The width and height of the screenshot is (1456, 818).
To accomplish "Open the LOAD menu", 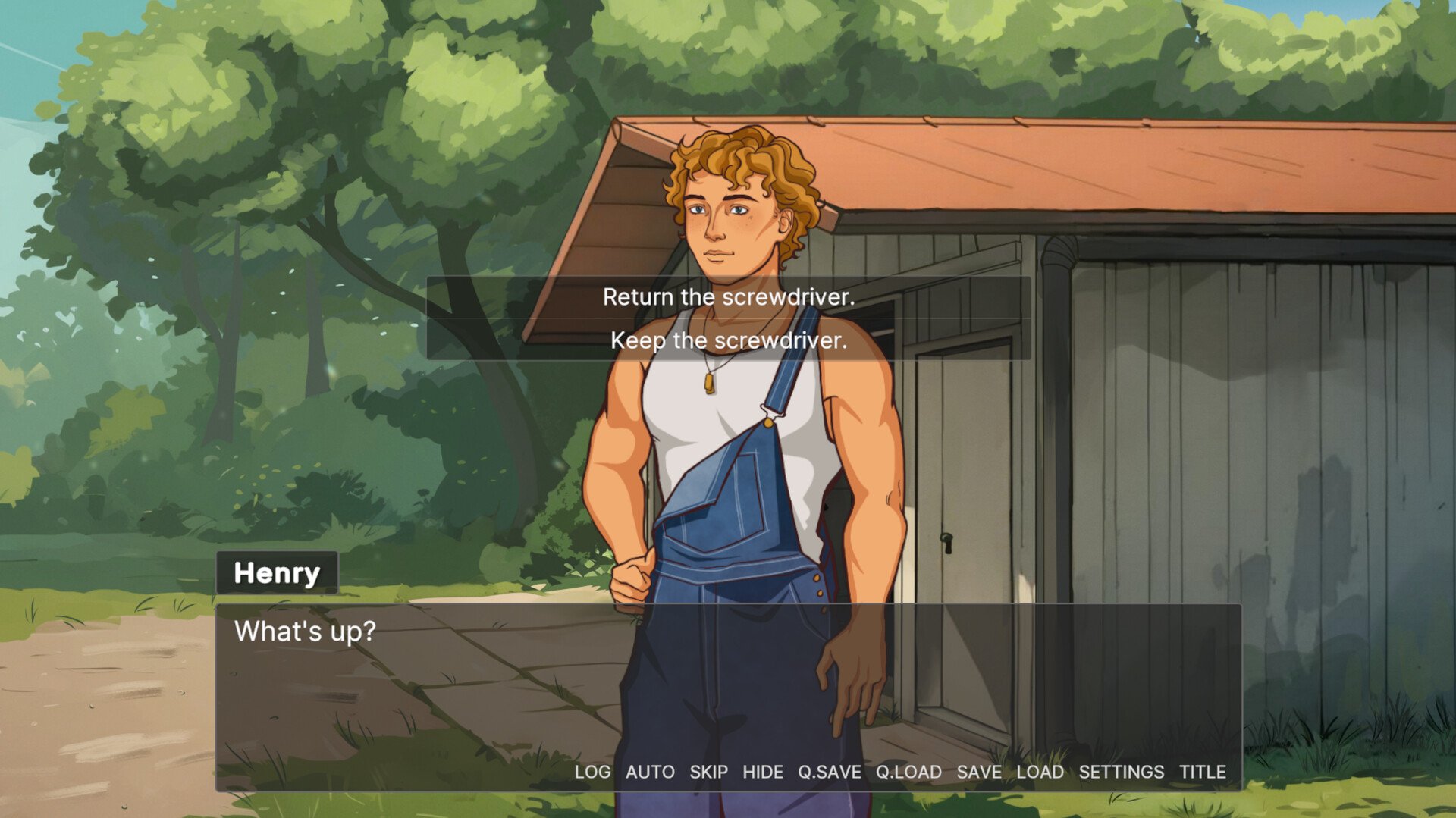I will pyautogui.click(x=1040, y=772).
